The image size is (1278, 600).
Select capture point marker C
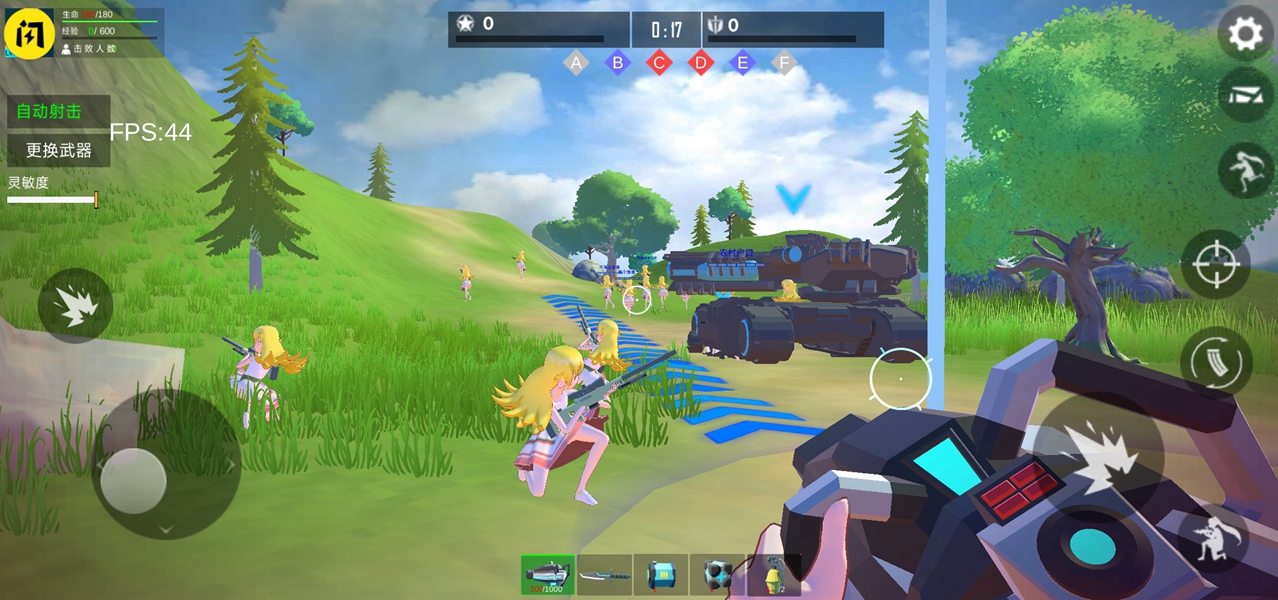[659, 64]
